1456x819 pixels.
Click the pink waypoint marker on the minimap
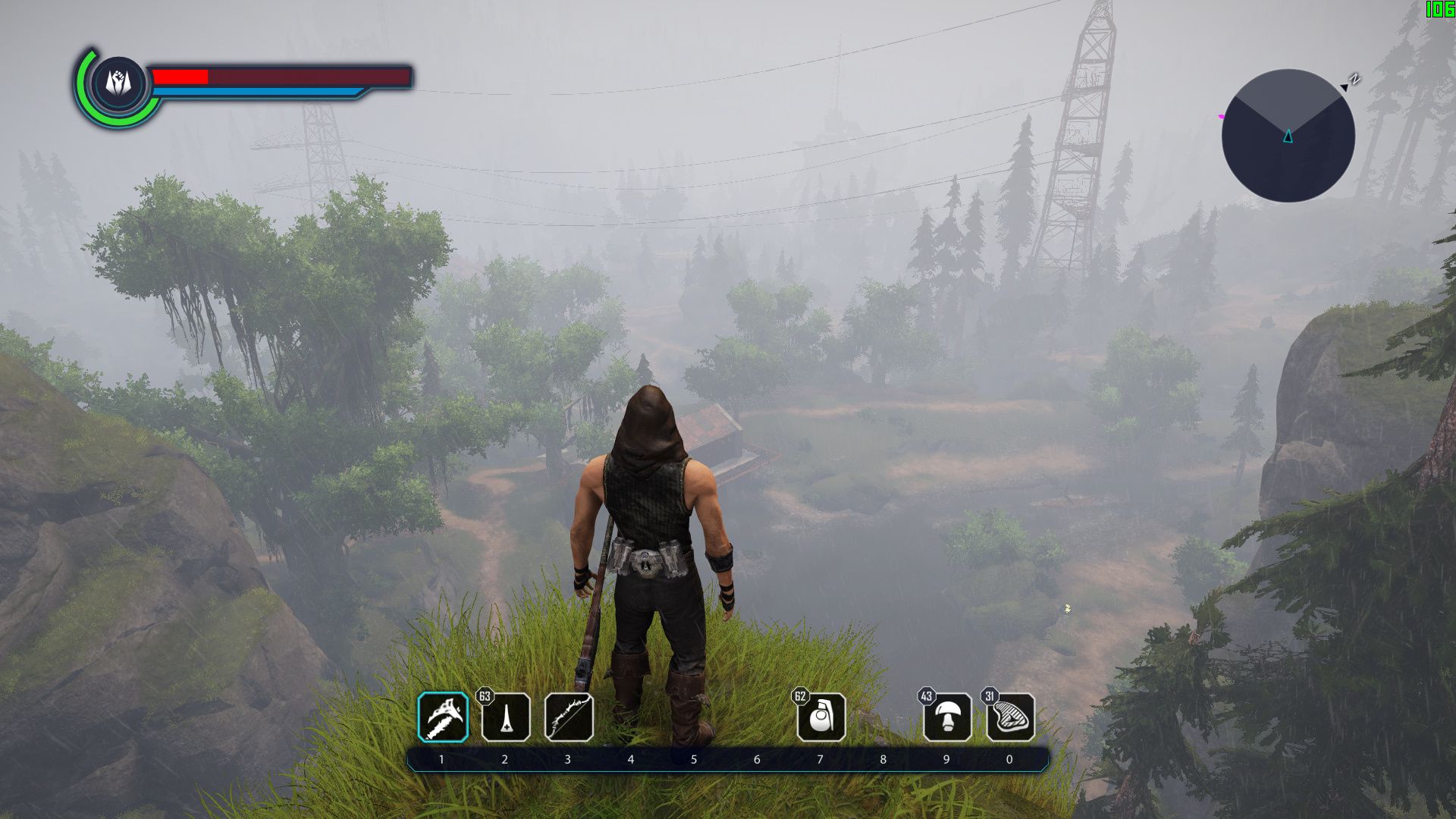click(1222, 115)
